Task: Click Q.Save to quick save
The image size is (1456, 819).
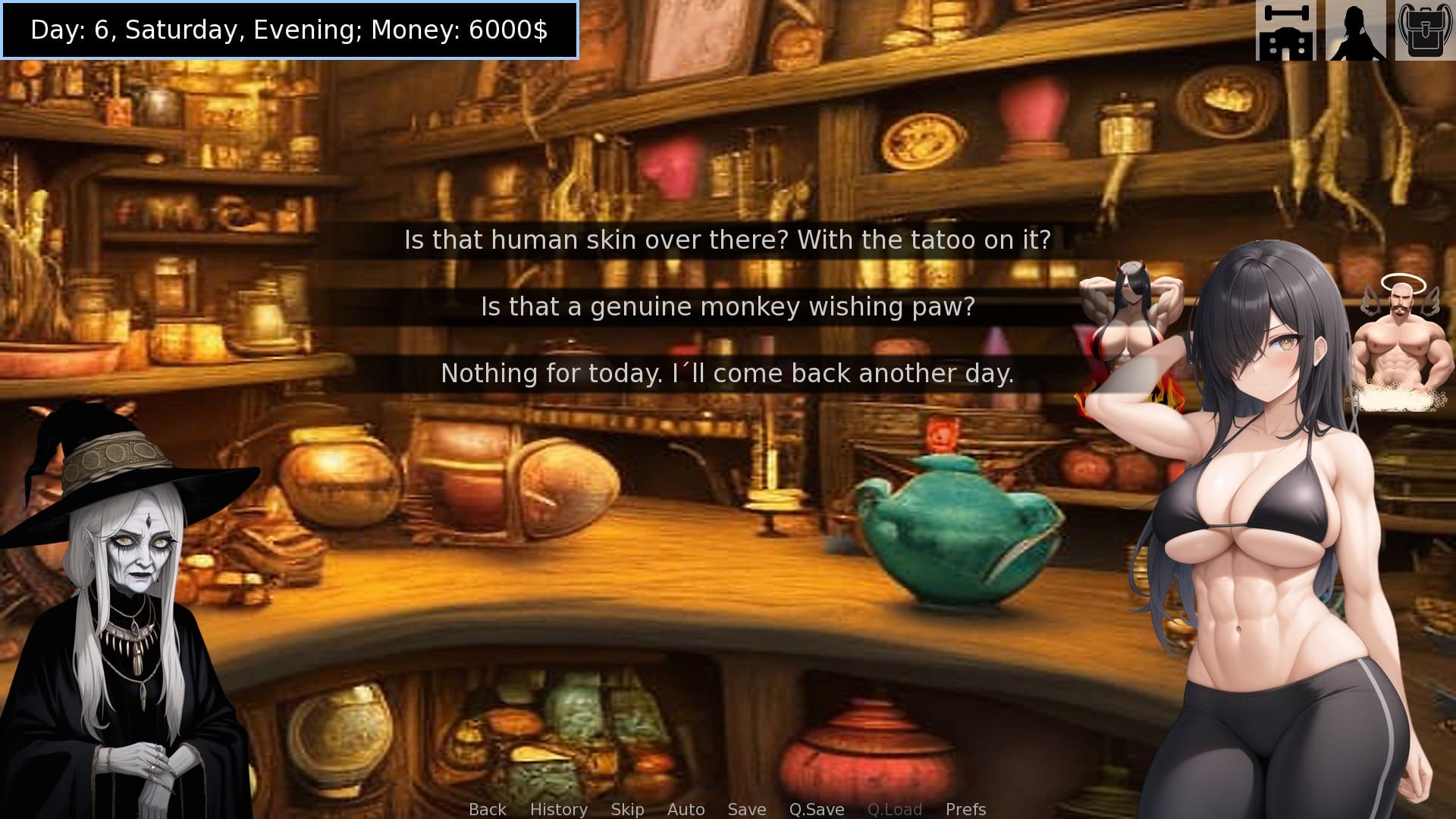Action: click(816, 809)
